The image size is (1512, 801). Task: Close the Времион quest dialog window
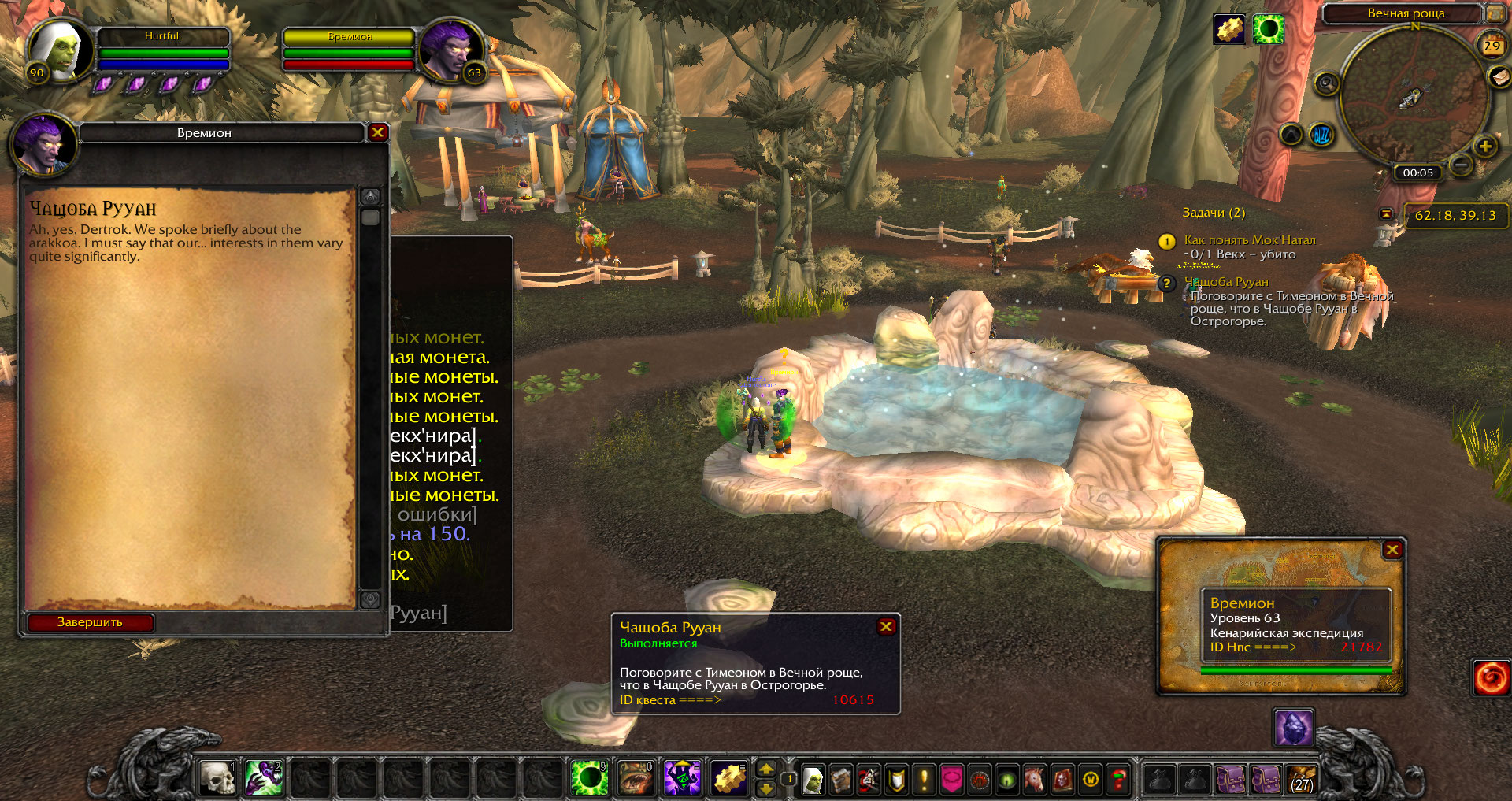tap(377, 132)
